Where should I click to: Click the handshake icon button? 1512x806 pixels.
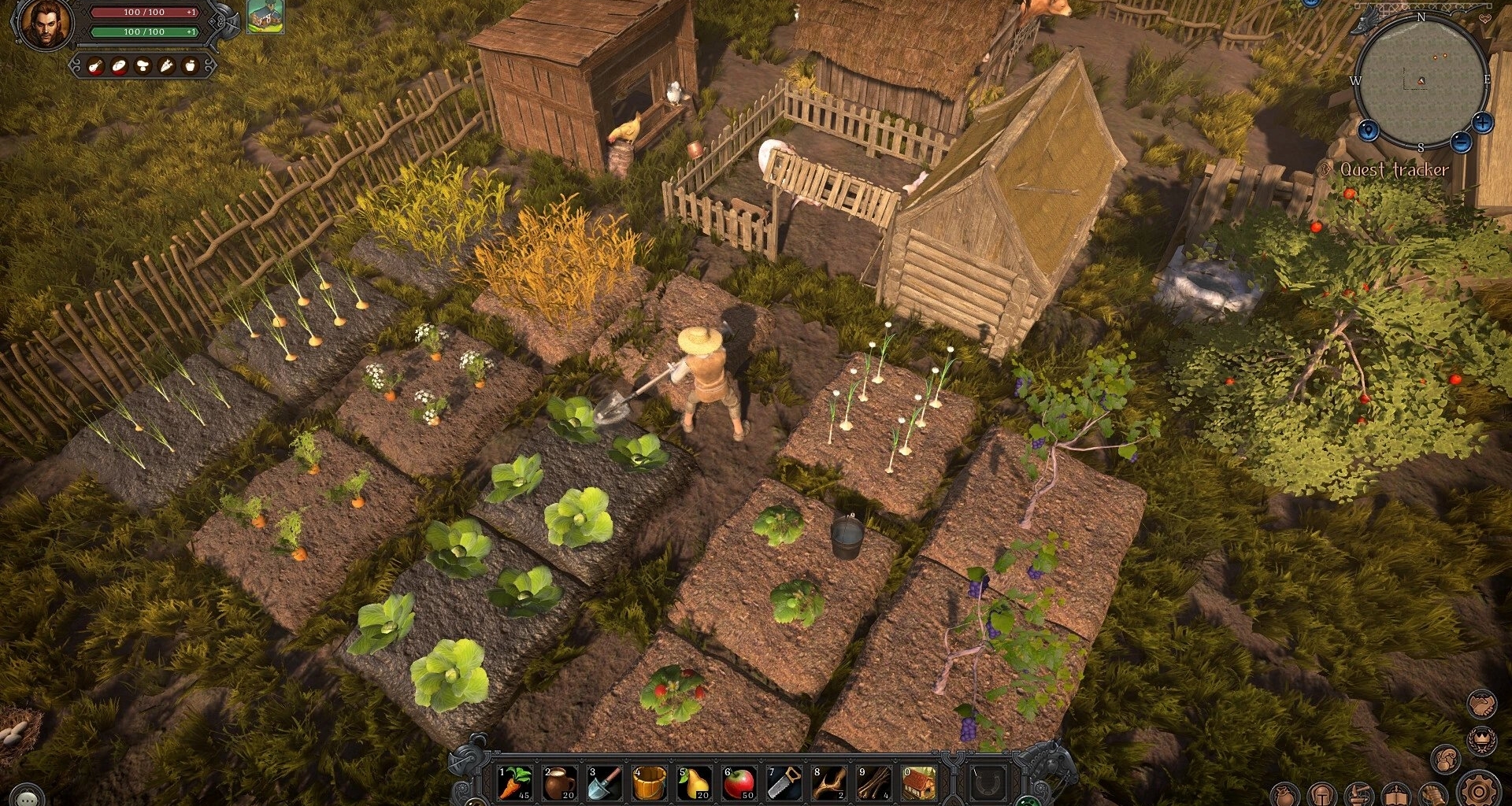click(x=1483, y=704)
